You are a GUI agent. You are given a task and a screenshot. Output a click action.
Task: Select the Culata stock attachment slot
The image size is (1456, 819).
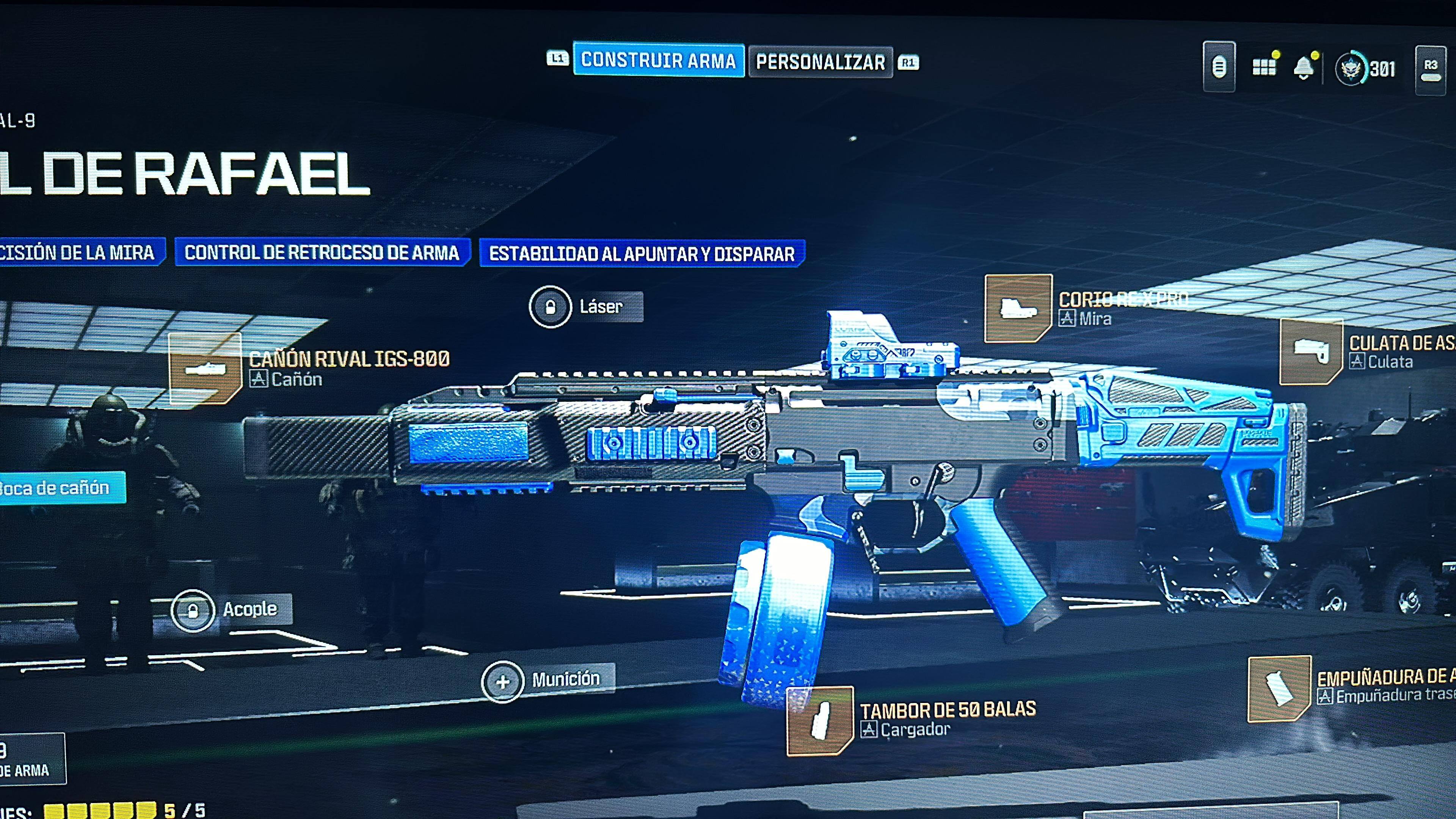pyautogui.click(x=1311, y=351)
